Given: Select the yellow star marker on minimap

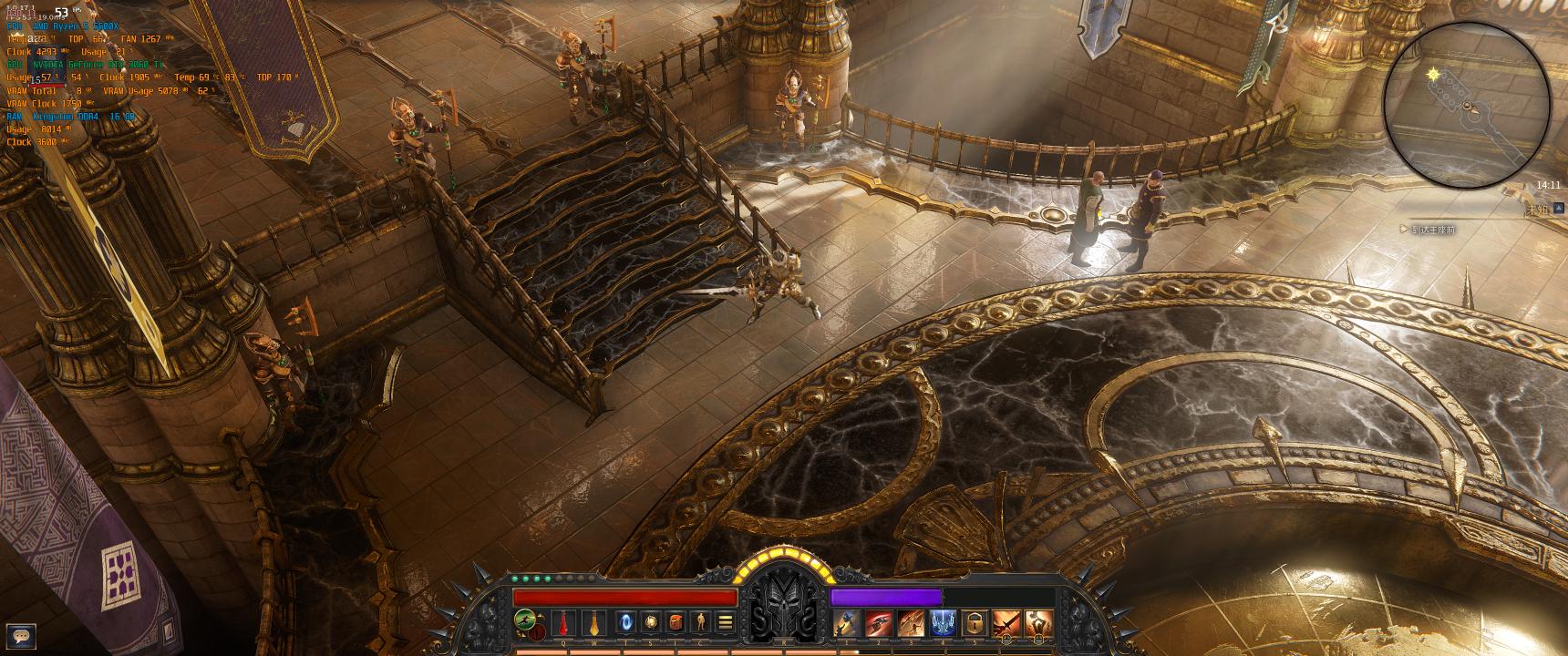Looking at the screenshot, I should 1434,74.
